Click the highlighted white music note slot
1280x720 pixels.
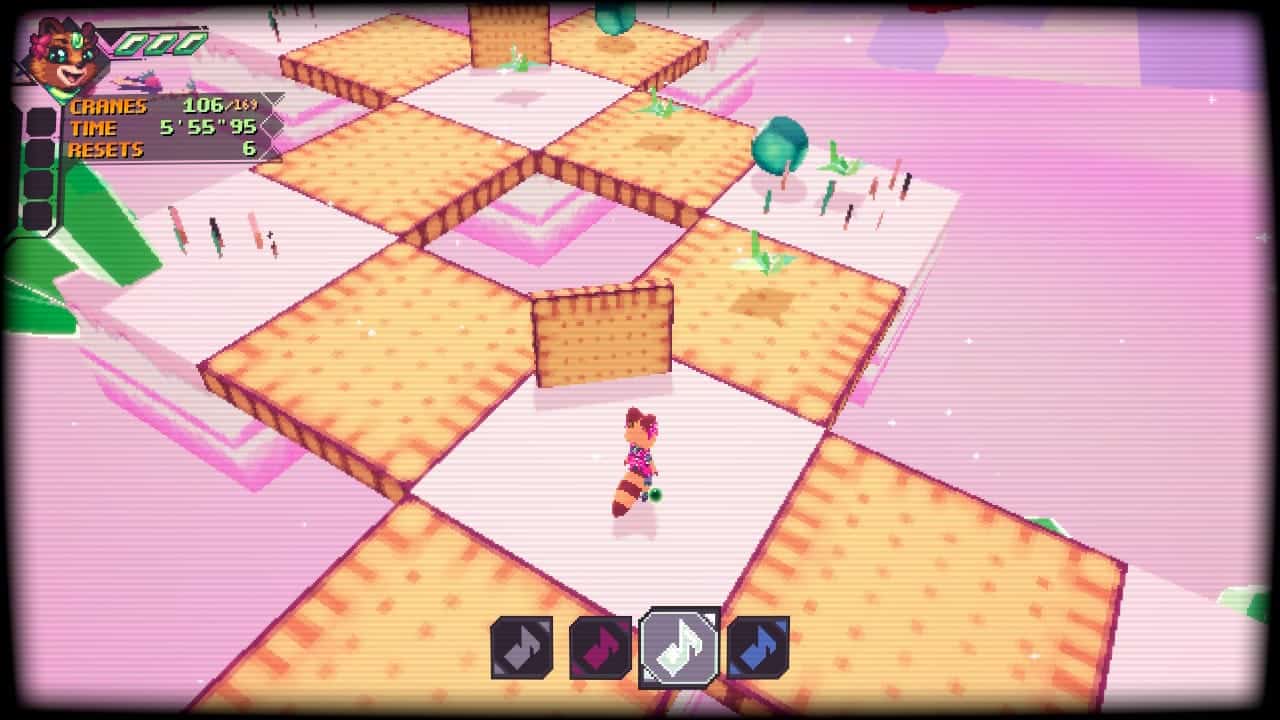click(x=679, y=647)
